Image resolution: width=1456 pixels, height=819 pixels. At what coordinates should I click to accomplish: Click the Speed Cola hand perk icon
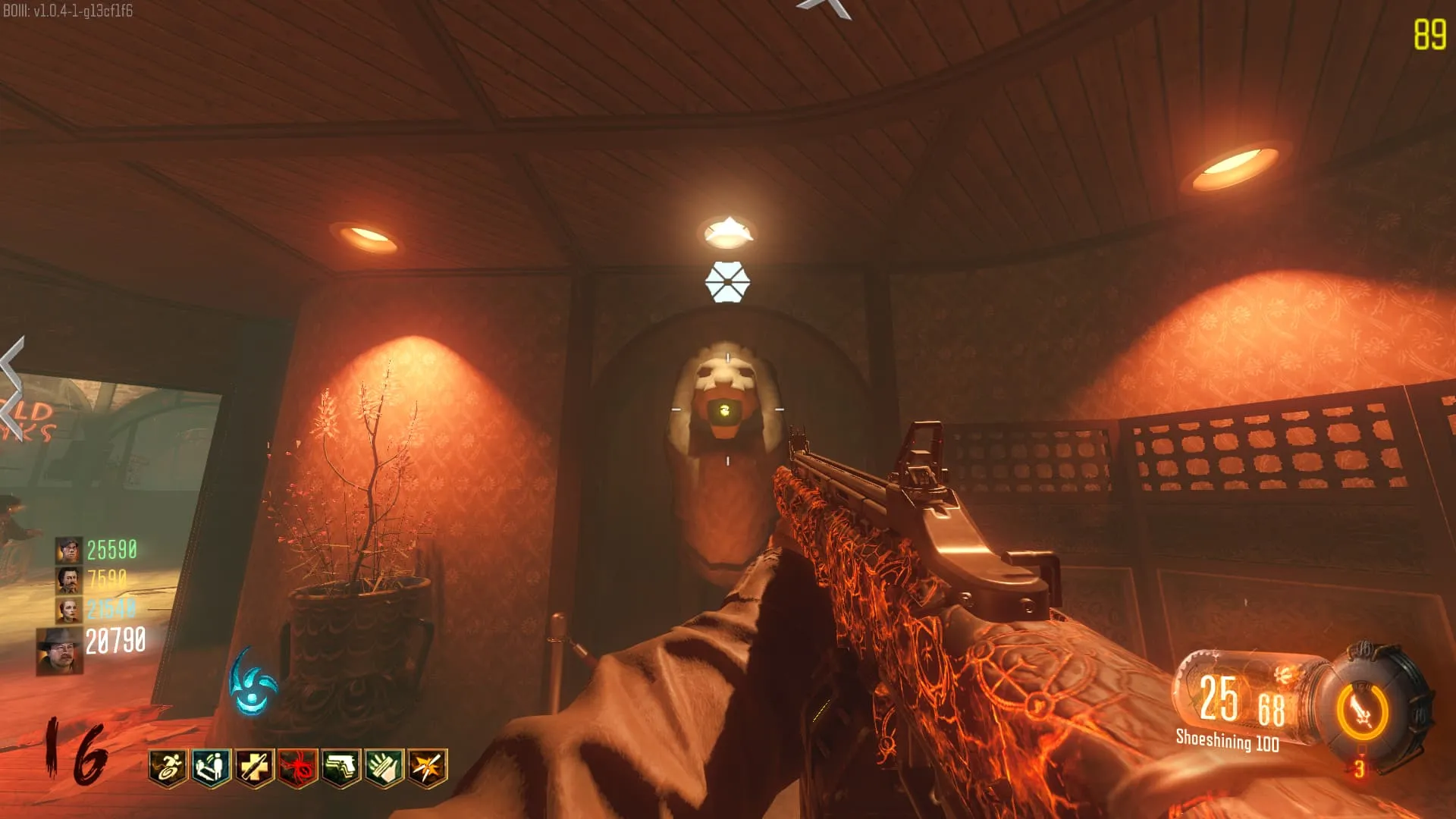pos(384,767)
